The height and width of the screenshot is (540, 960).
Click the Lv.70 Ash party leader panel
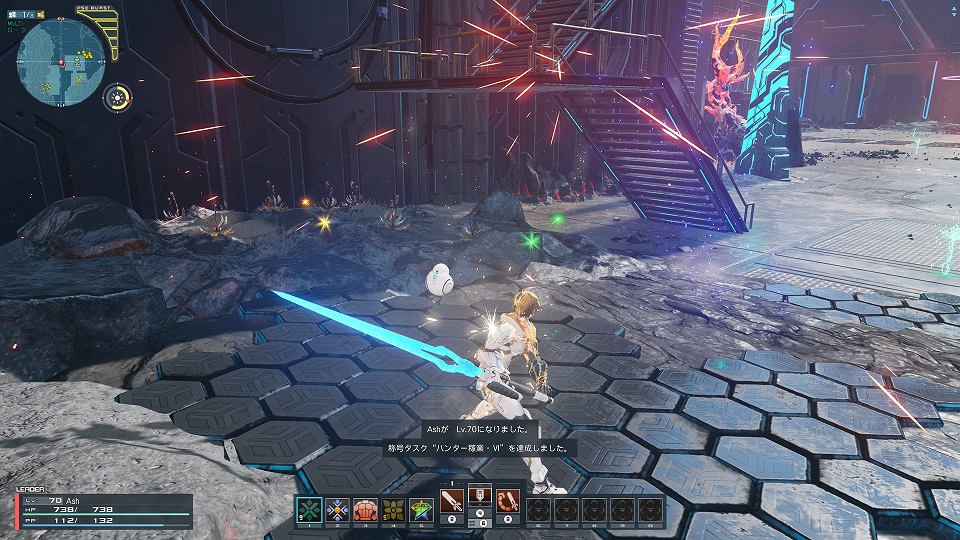point(100,511)
